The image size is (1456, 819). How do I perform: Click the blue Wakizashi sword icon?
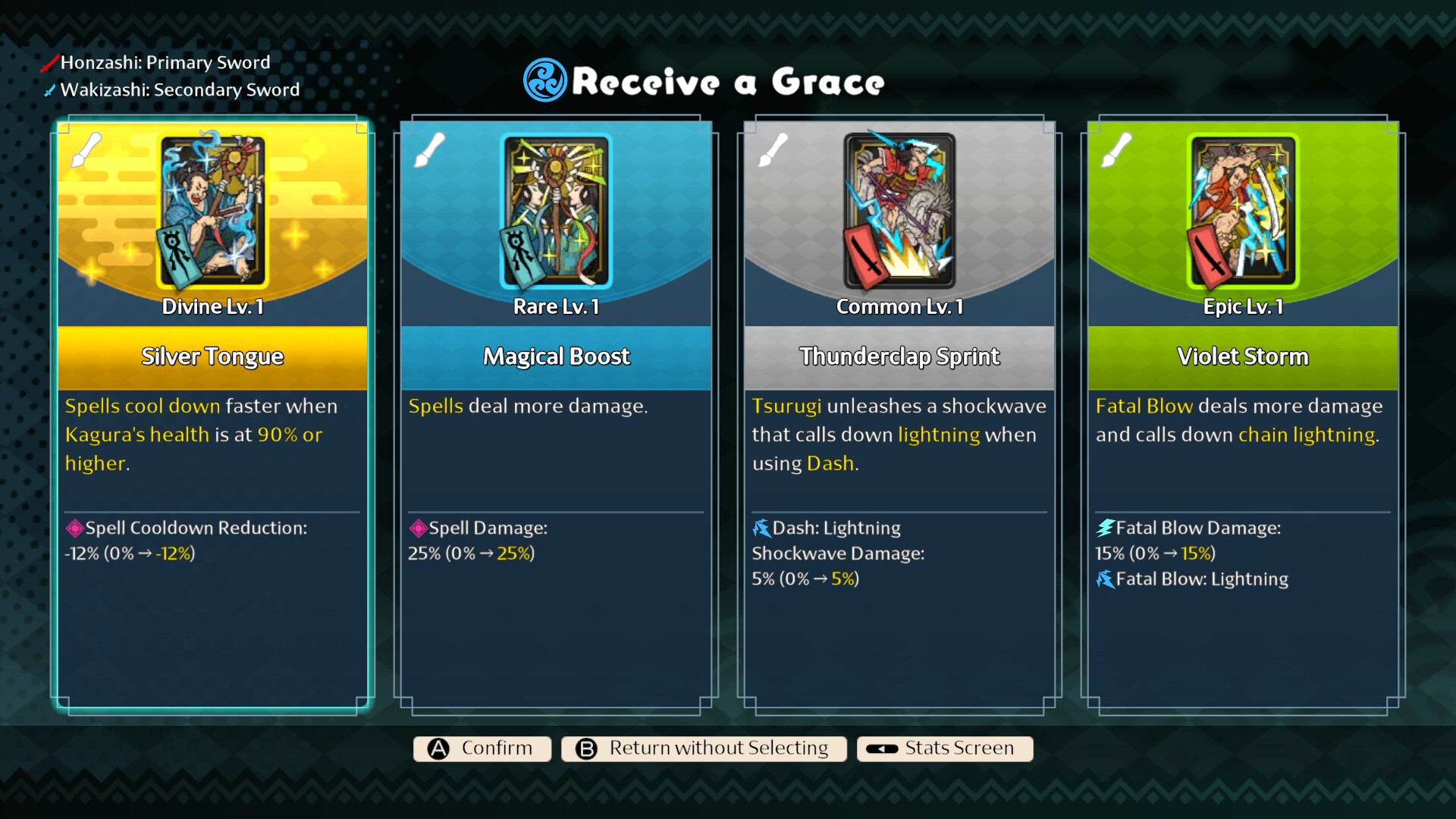[49, 89]
